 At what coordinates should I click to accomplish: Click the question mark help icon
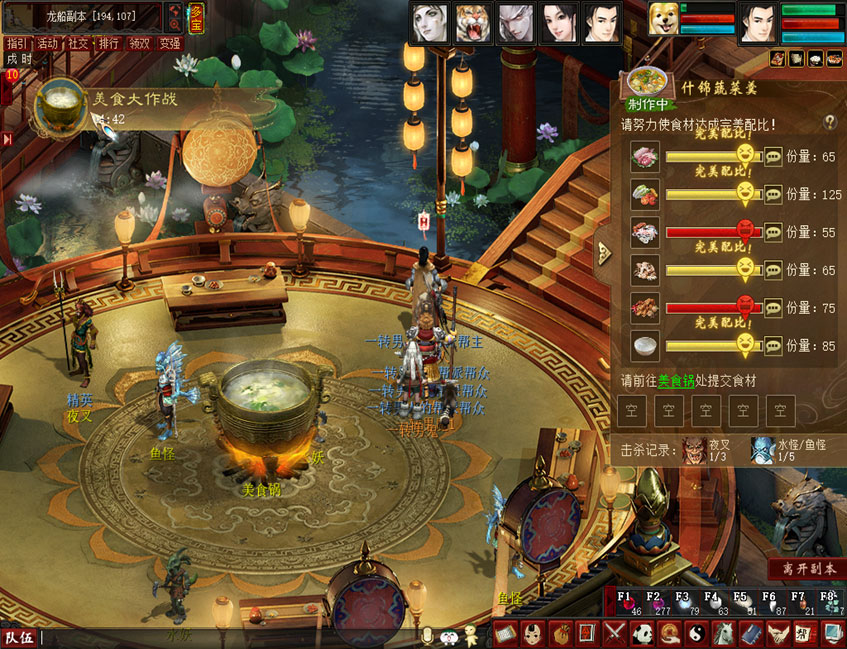829,122
